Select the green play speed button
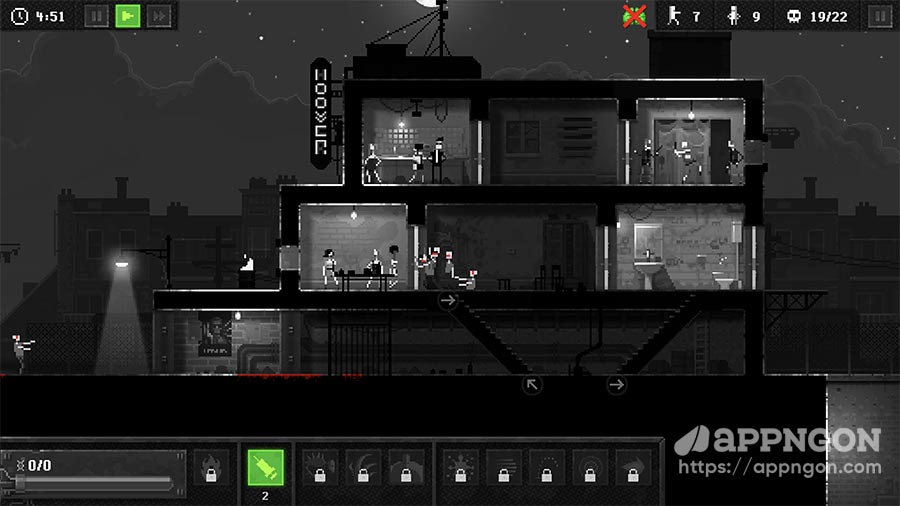 click(x=127, y=16)
